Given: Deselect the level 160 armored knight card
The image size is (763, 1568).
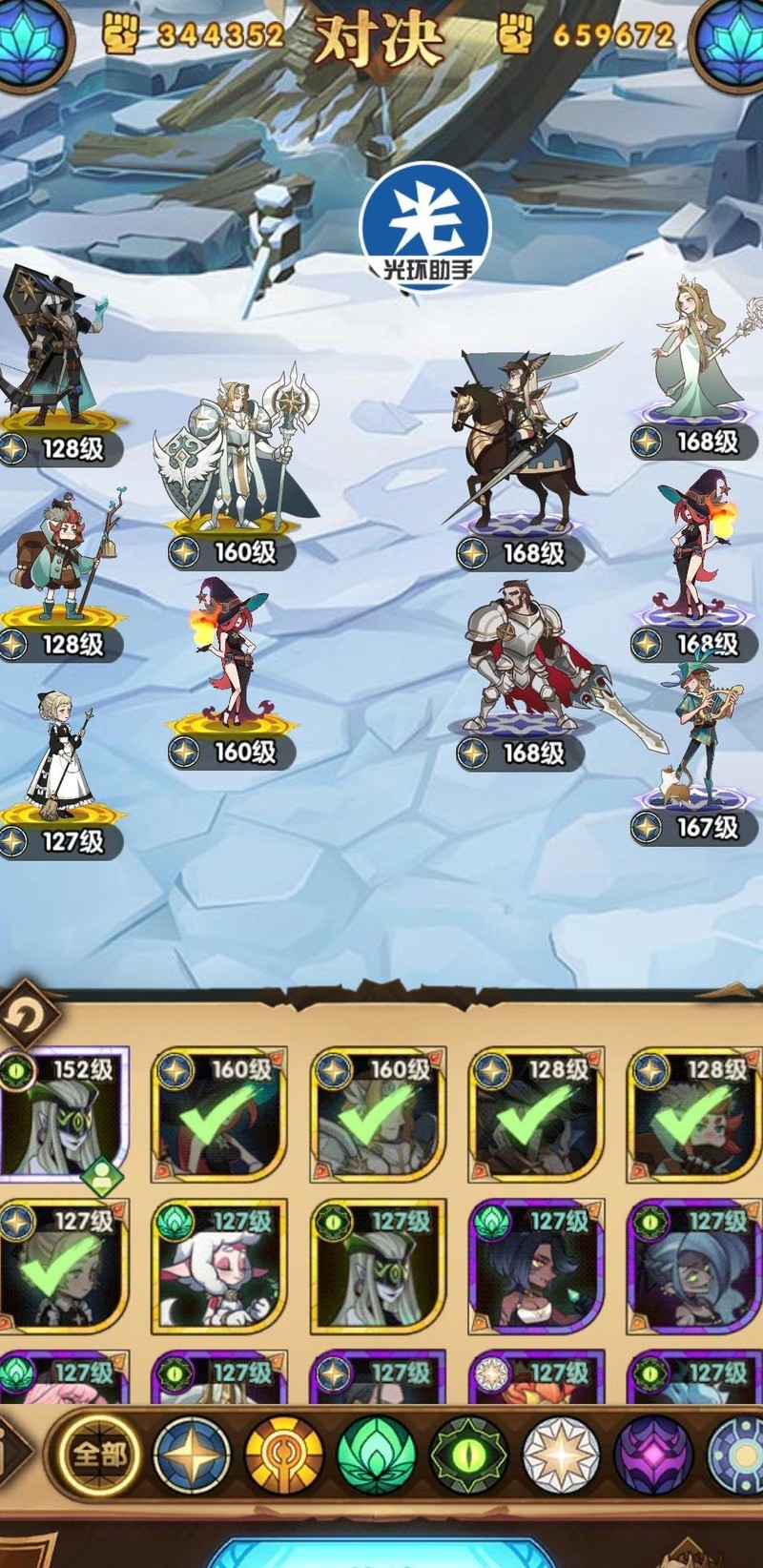Looking at the screenshot, I should click(x=379, y=1114).
